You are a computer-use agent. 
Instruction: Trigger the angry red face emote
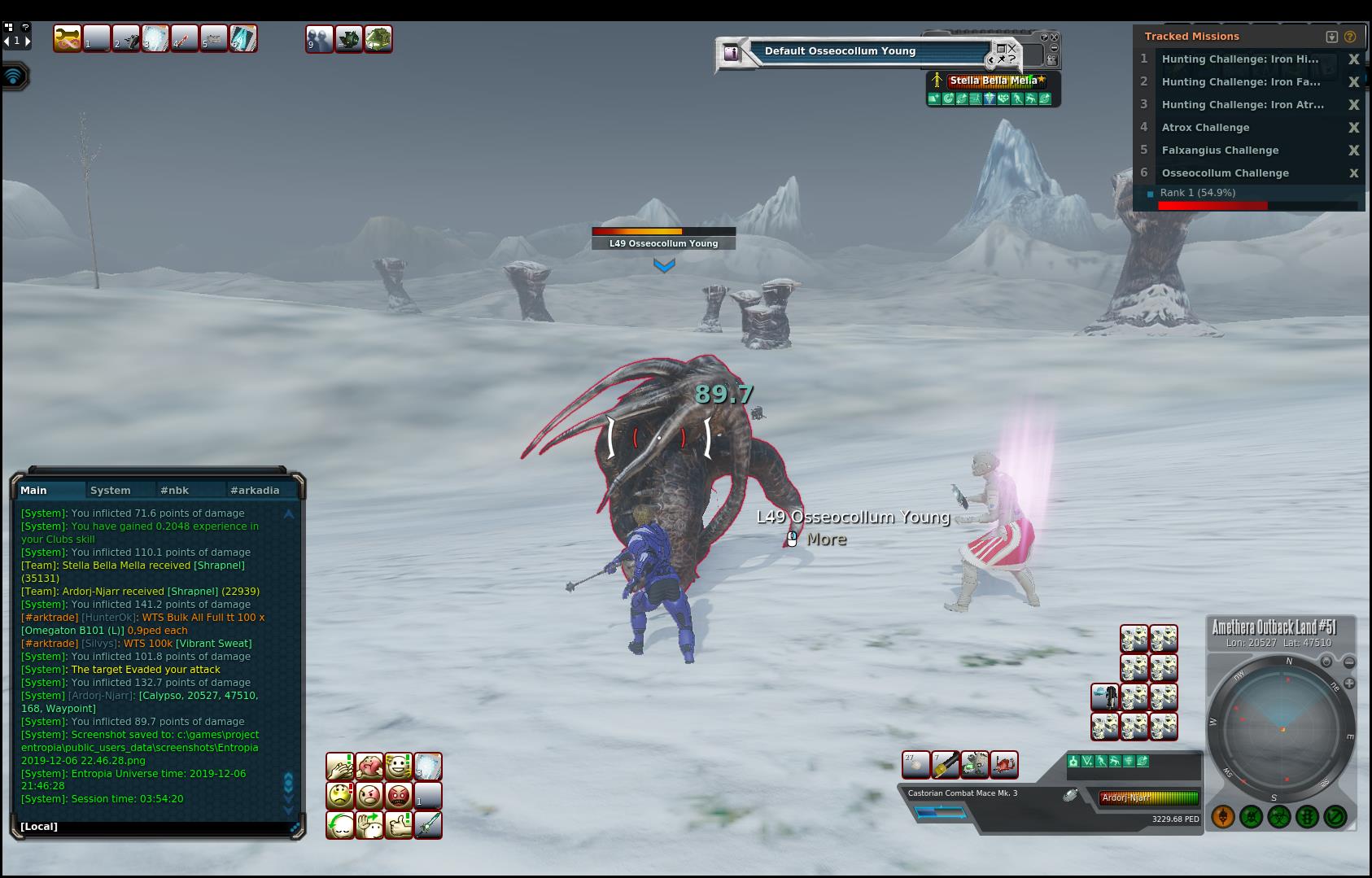399,795
